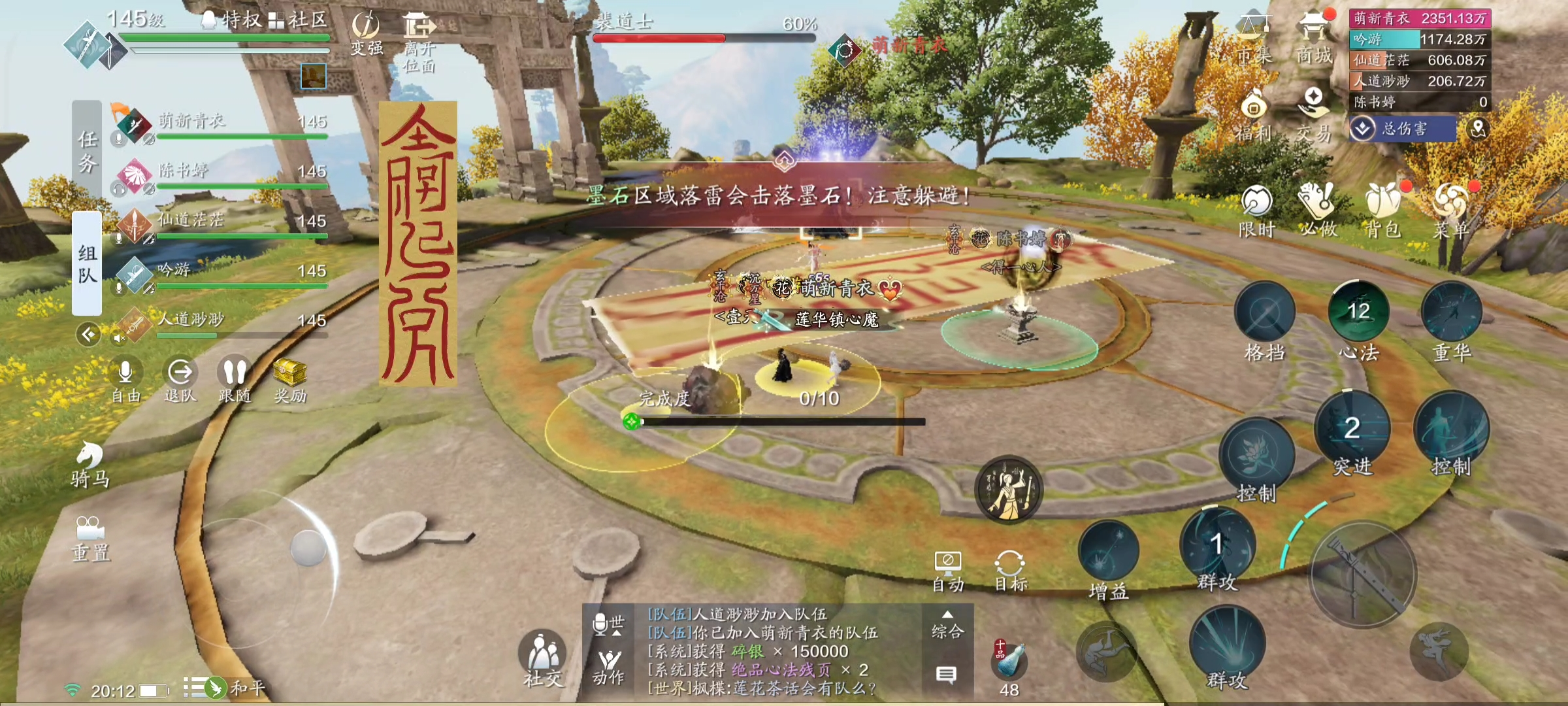Open the 商城 shop
The width and height of the screenshot is (1568, 706).
coord(1314,38)
